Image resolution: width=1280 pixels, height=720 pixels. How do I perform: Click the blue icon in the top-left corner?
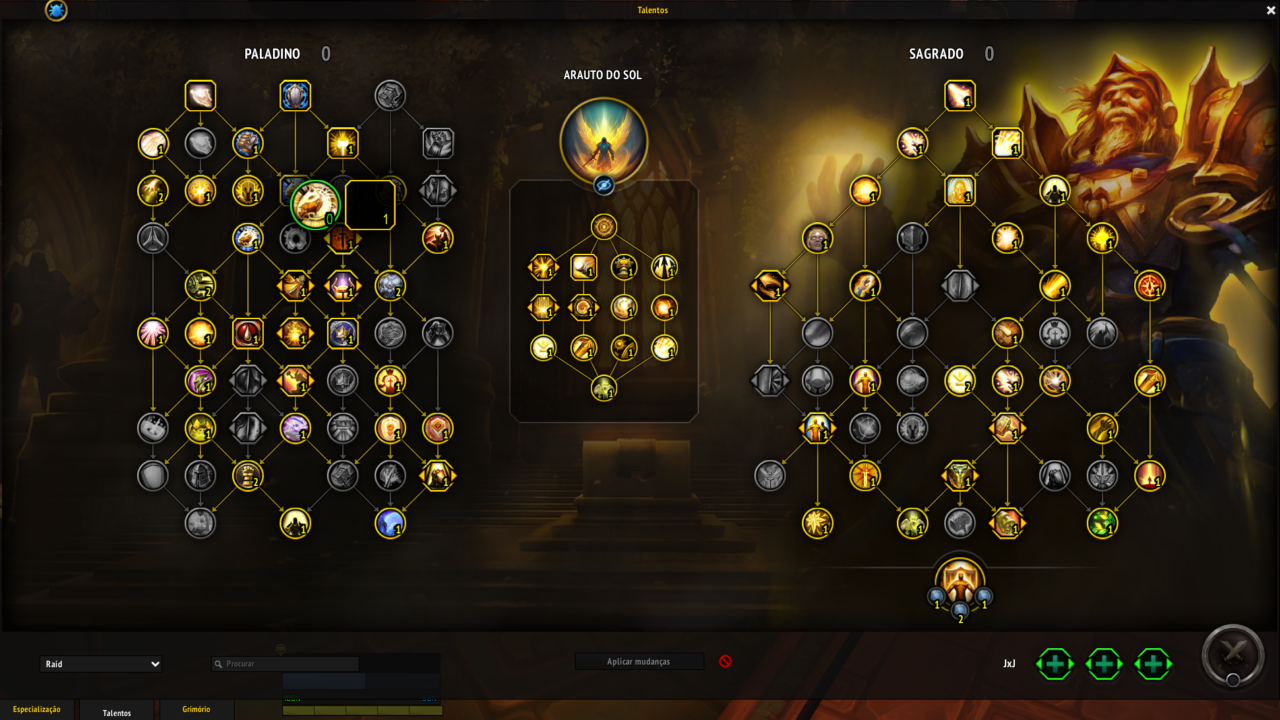[x=56, y=11]
